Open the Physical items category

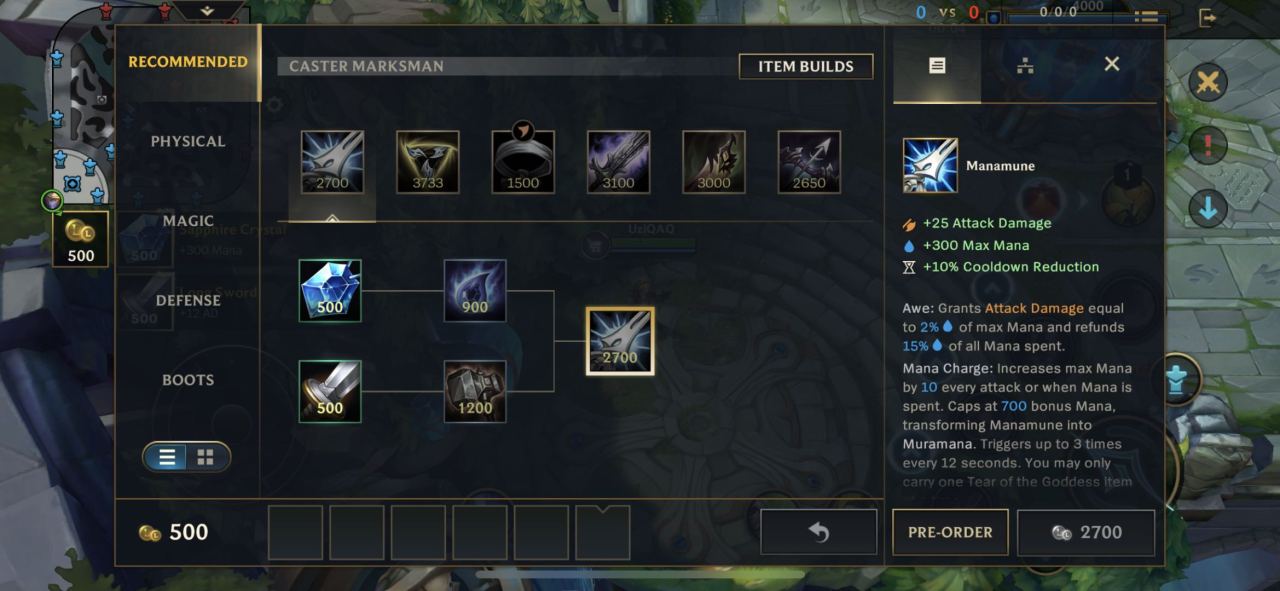[x=188, y=141]
